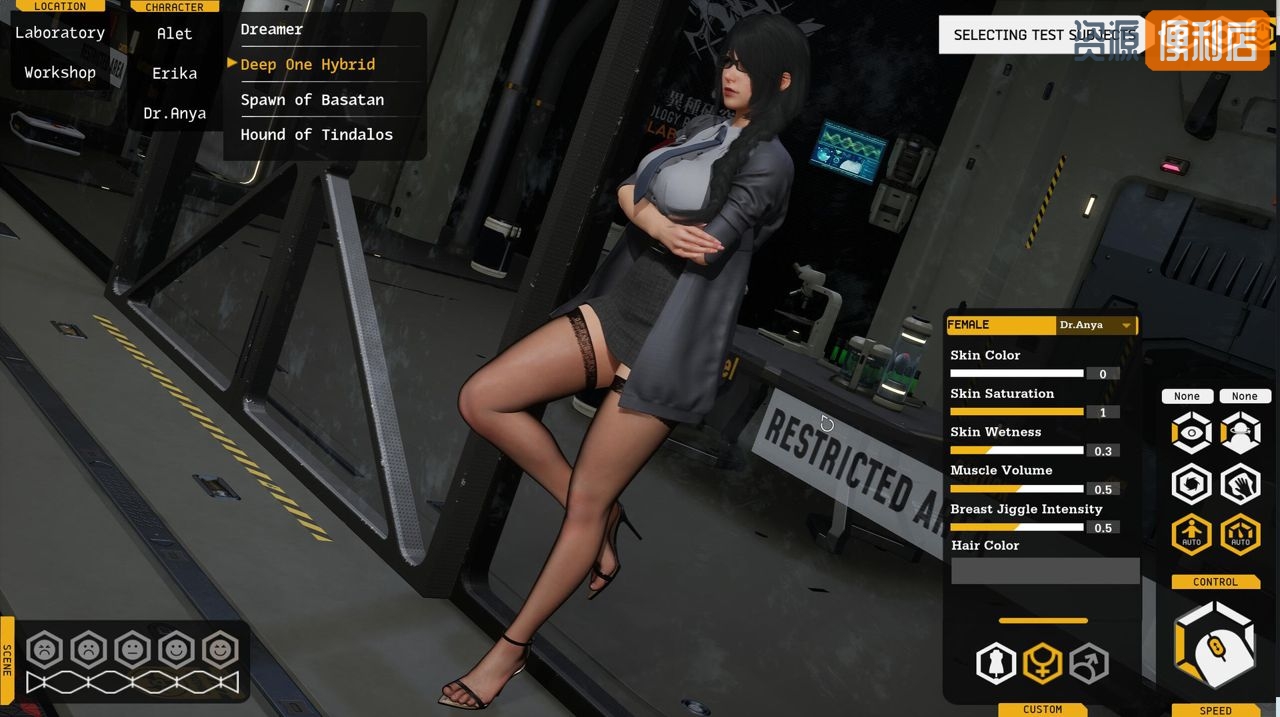Activate the camera shutter icon
The image size is (1280, 717).
click(1192, 485)
